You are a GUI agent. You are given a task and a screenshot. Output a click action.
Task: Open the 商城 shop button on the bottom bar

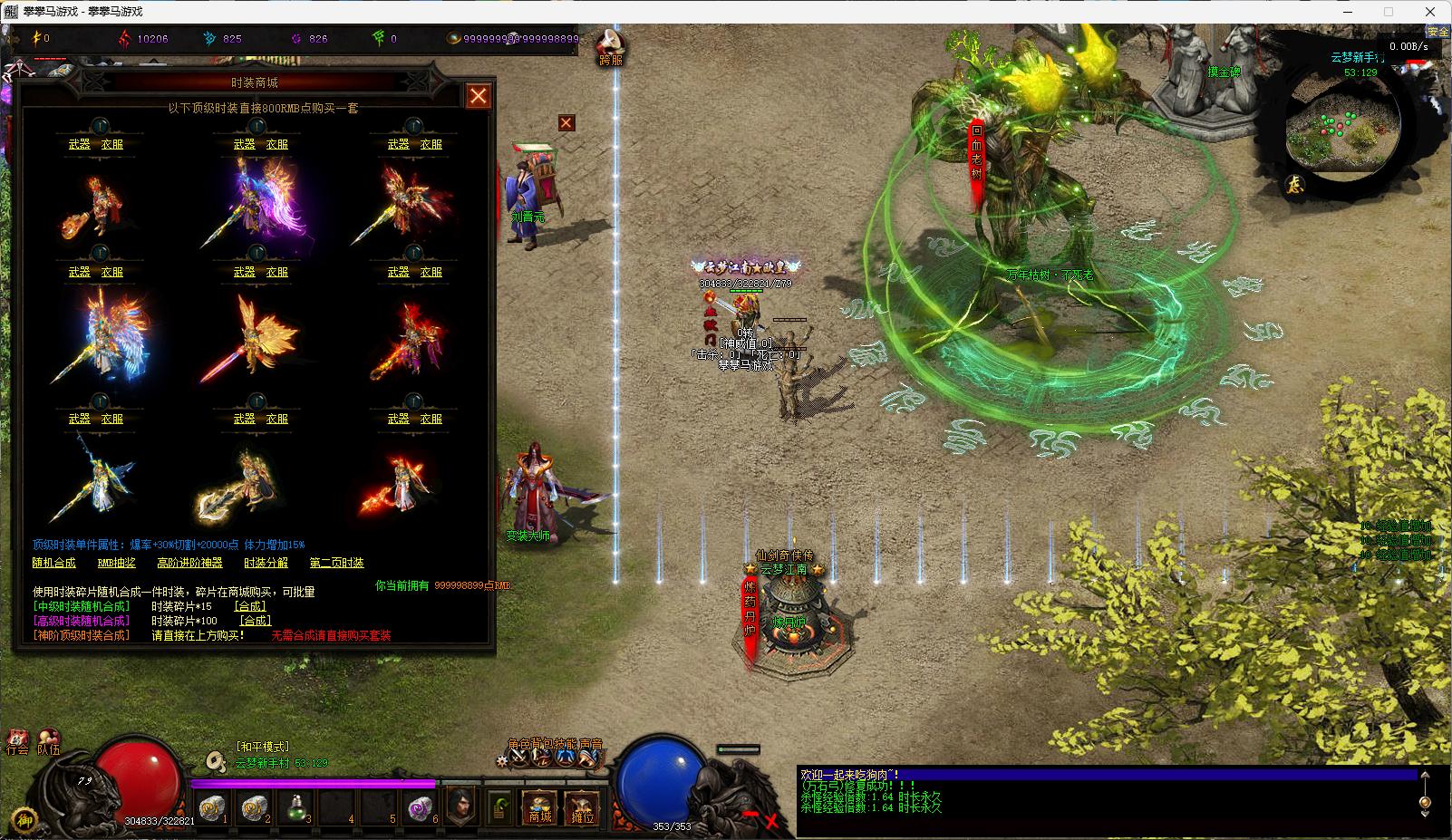point(540,806)
